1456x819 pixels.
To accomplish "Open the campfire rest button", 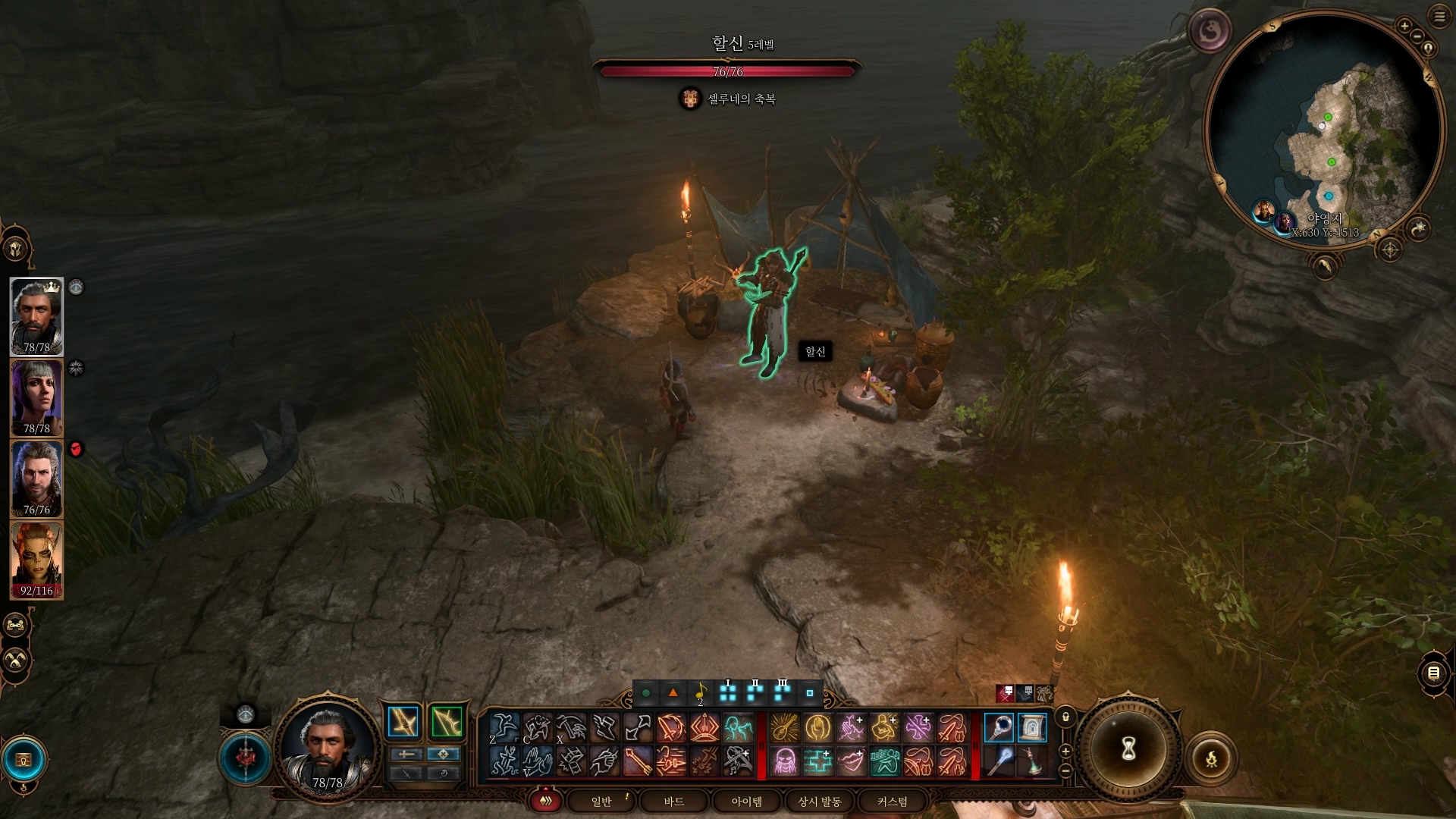I will pos(1211,758).
